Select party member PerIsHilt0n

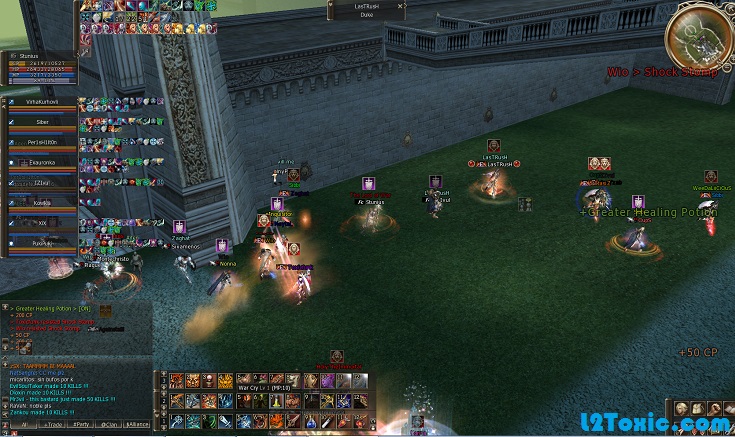pos(42,141)
